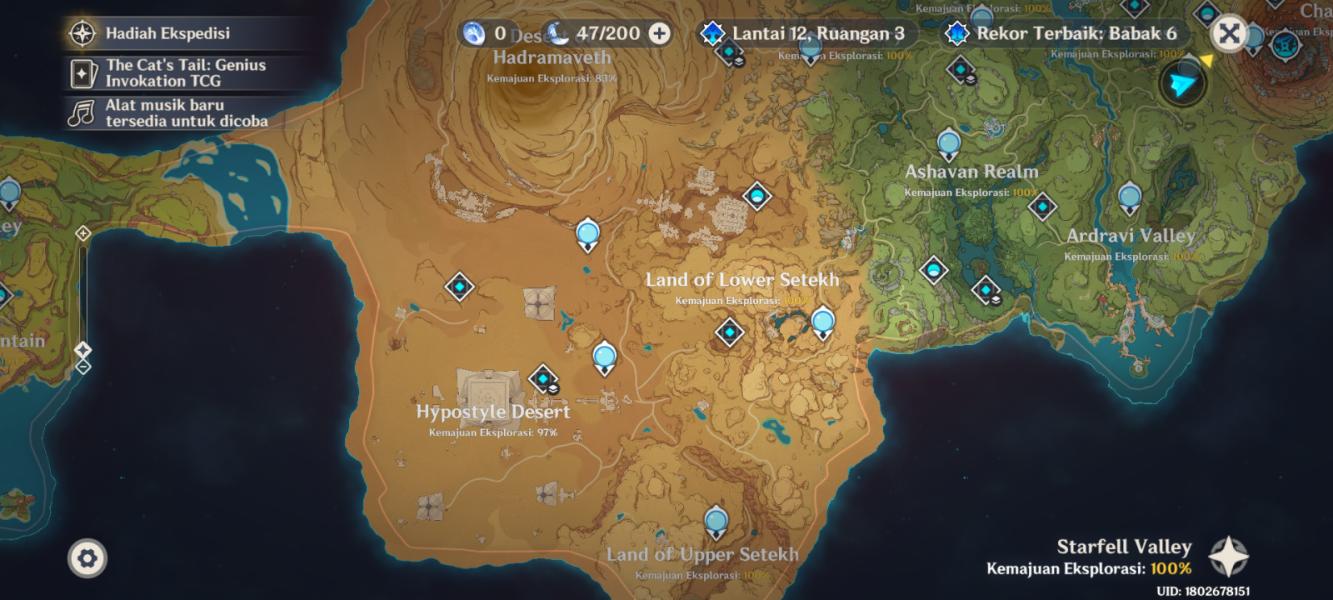Open the Hadiah Ekspedisi entry

pos(167,33)
